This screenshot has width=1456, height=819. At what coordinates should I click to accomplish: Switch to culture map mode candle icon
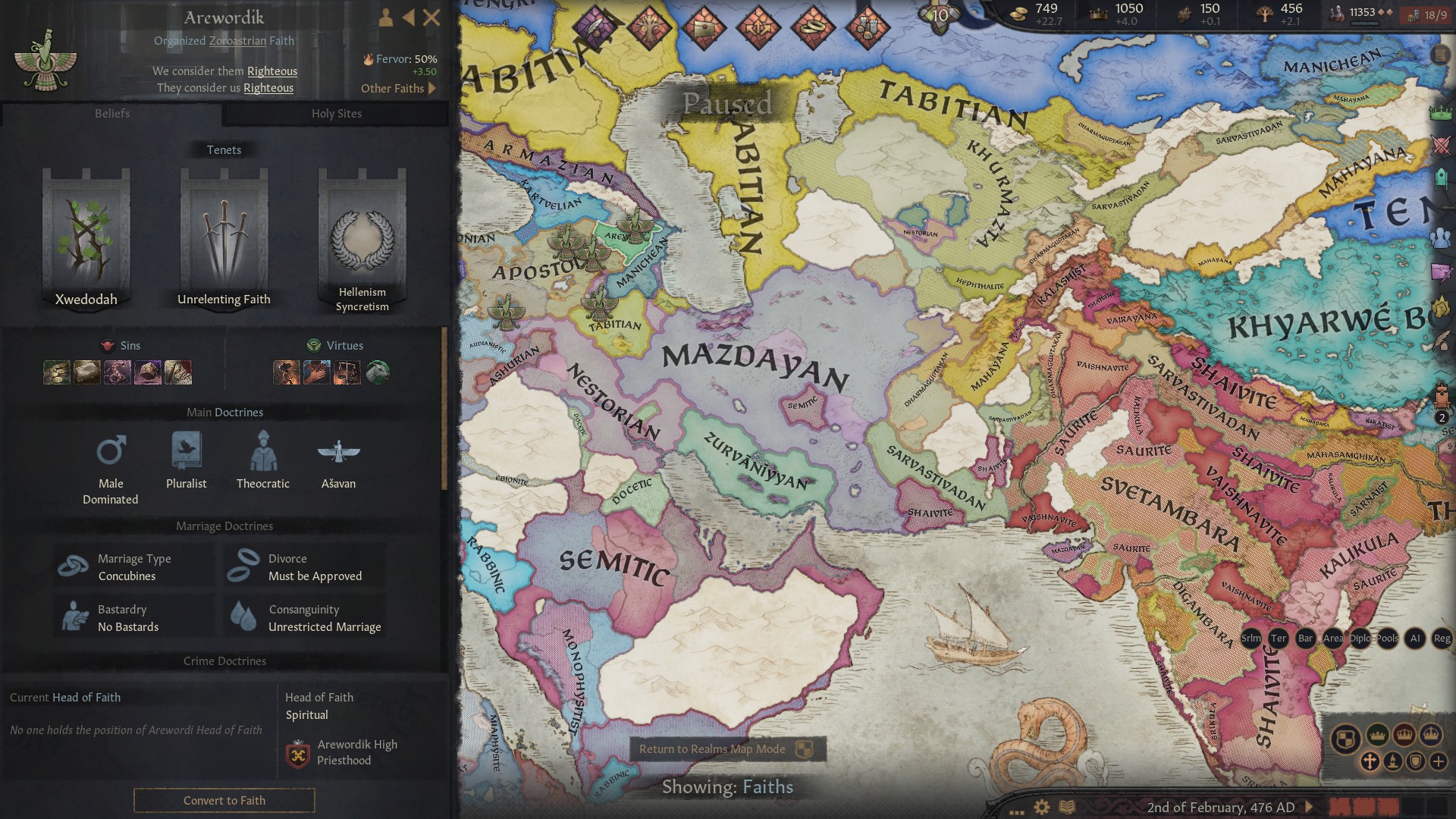coord(1392,762)
